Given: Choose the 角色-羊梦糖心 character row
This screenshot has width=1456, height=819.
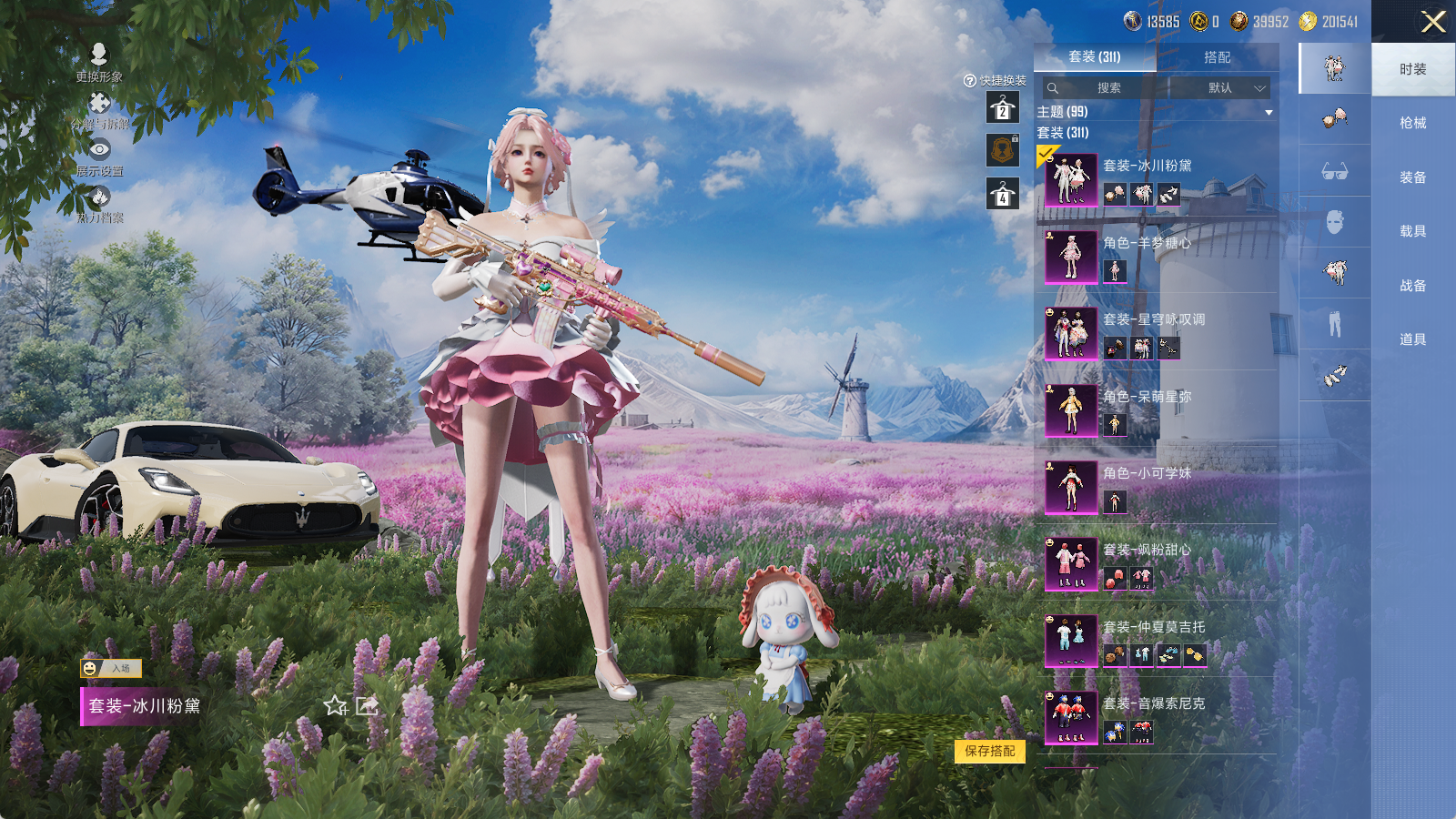Looking at the screenshot, I should [1156, 257].
